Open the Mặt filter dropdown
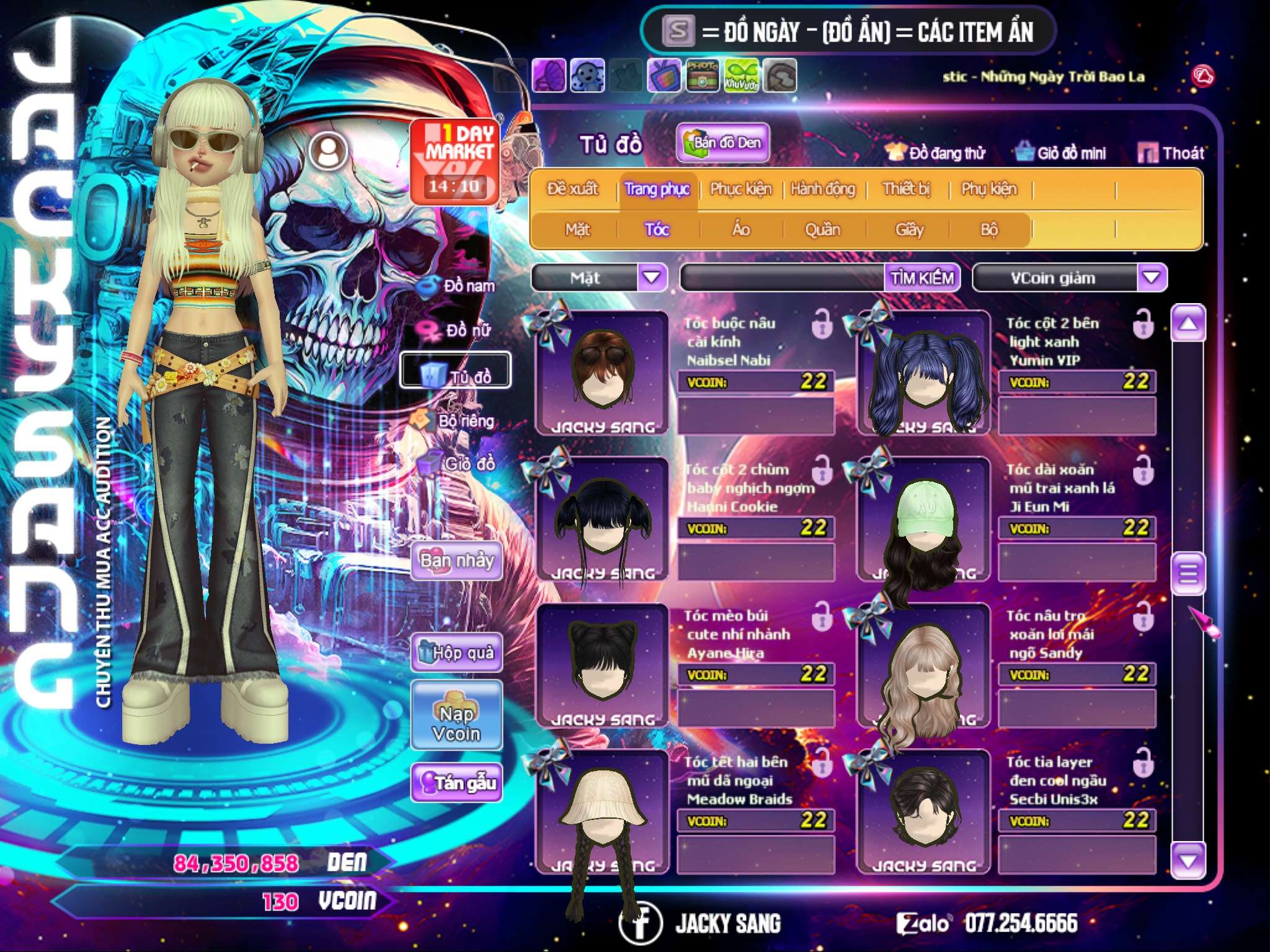Viewport: 1270px width, 952px height. 652,277
